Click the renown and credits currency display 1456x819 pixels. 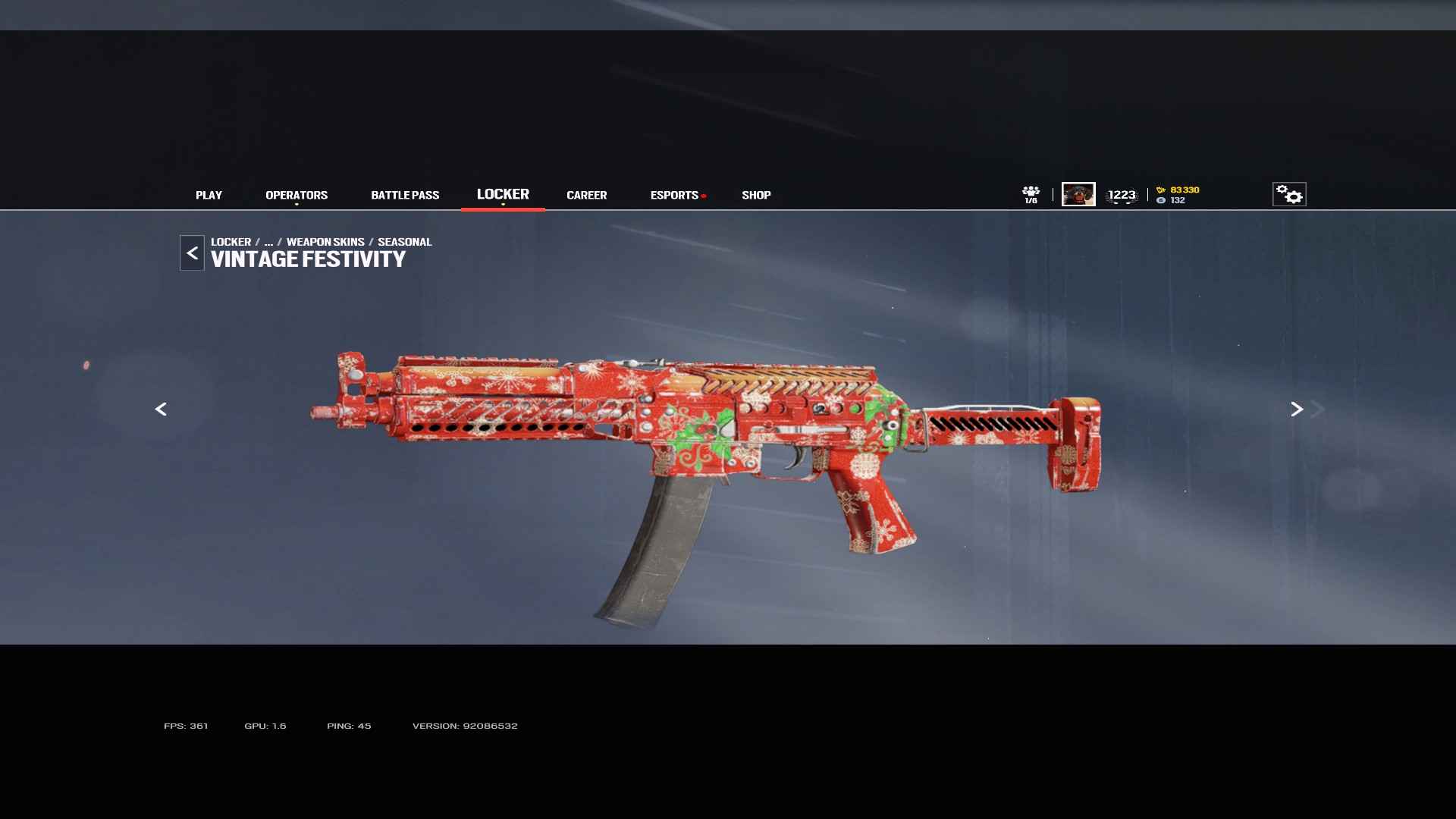click(x=1178, y=195)
